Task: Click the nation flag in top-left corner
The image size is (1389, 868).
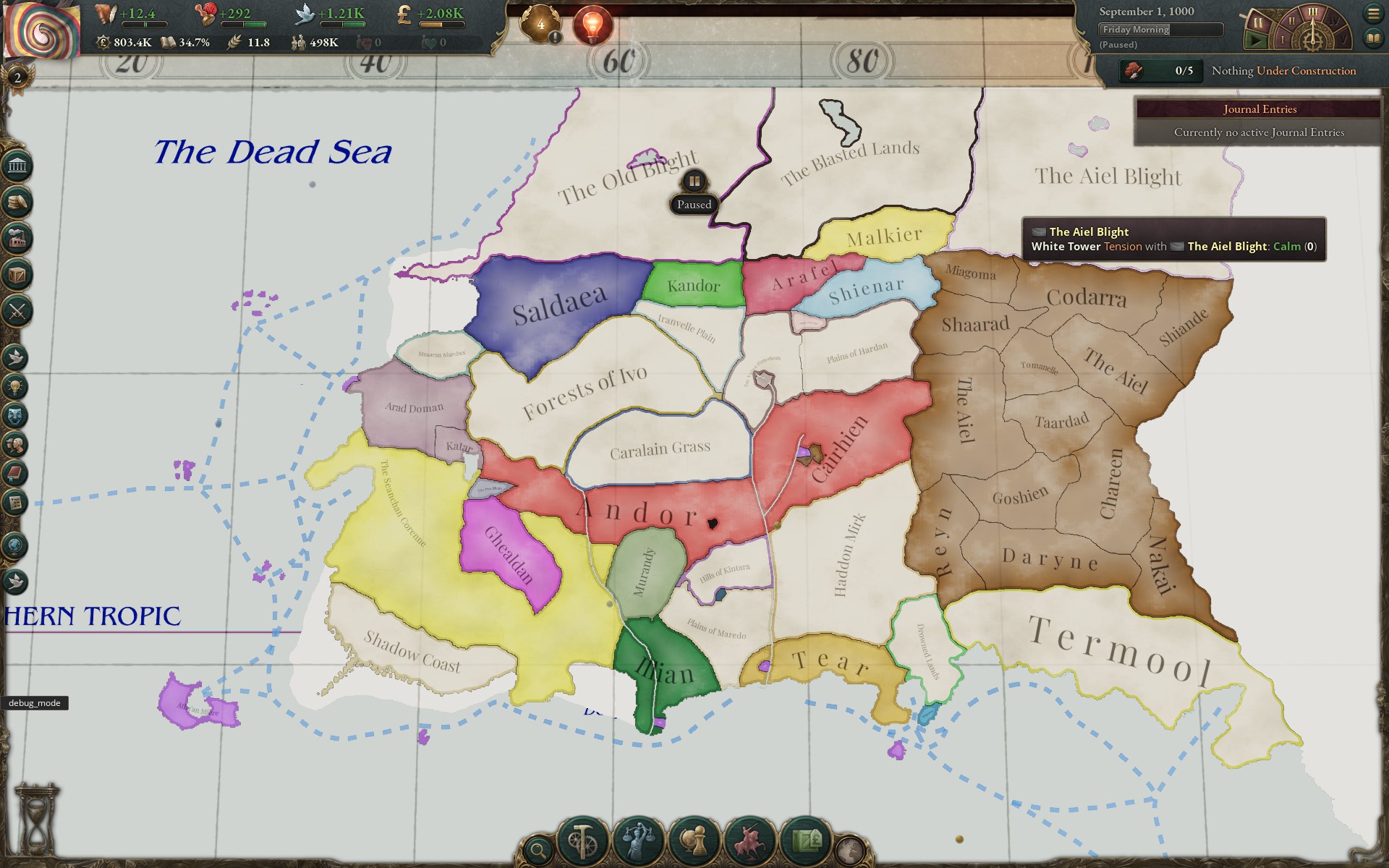Action: tap(41, 29)
